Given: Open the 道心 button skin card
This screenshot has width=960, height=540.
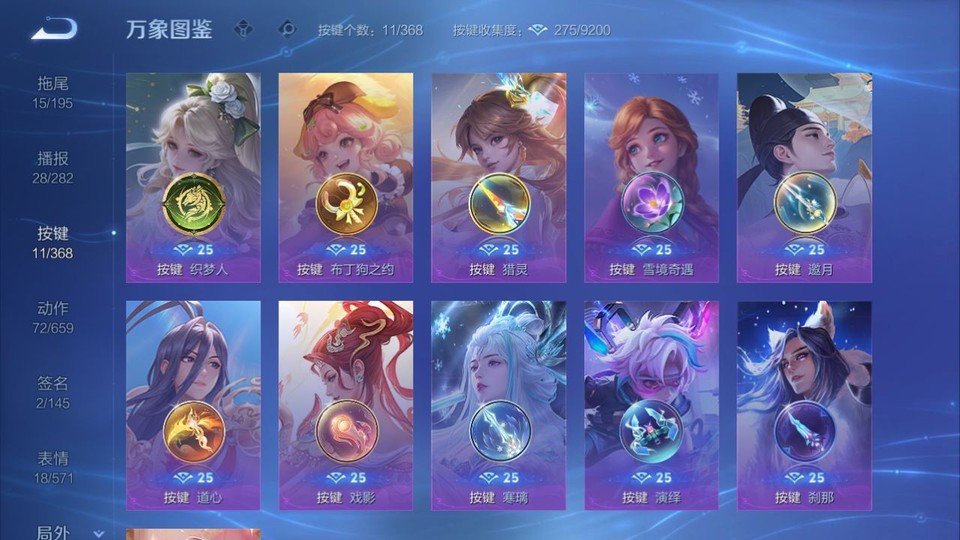Looking at the screenshot, I should coord(193,405).
